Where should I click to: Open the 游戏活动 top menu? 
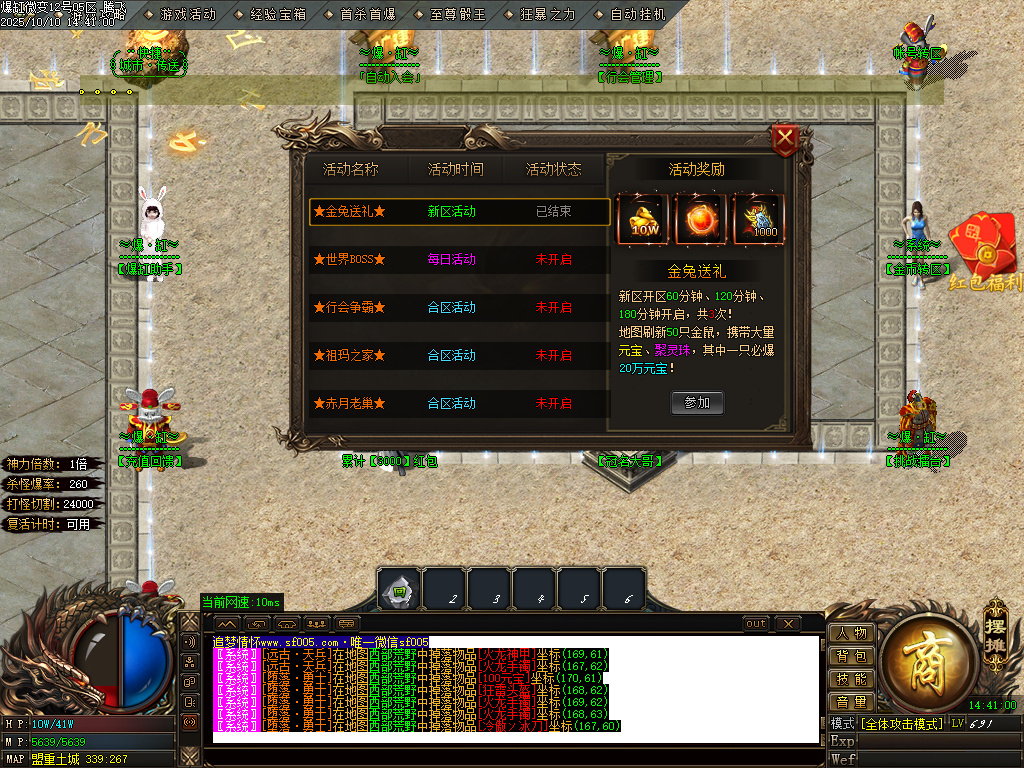coord(187,15)
